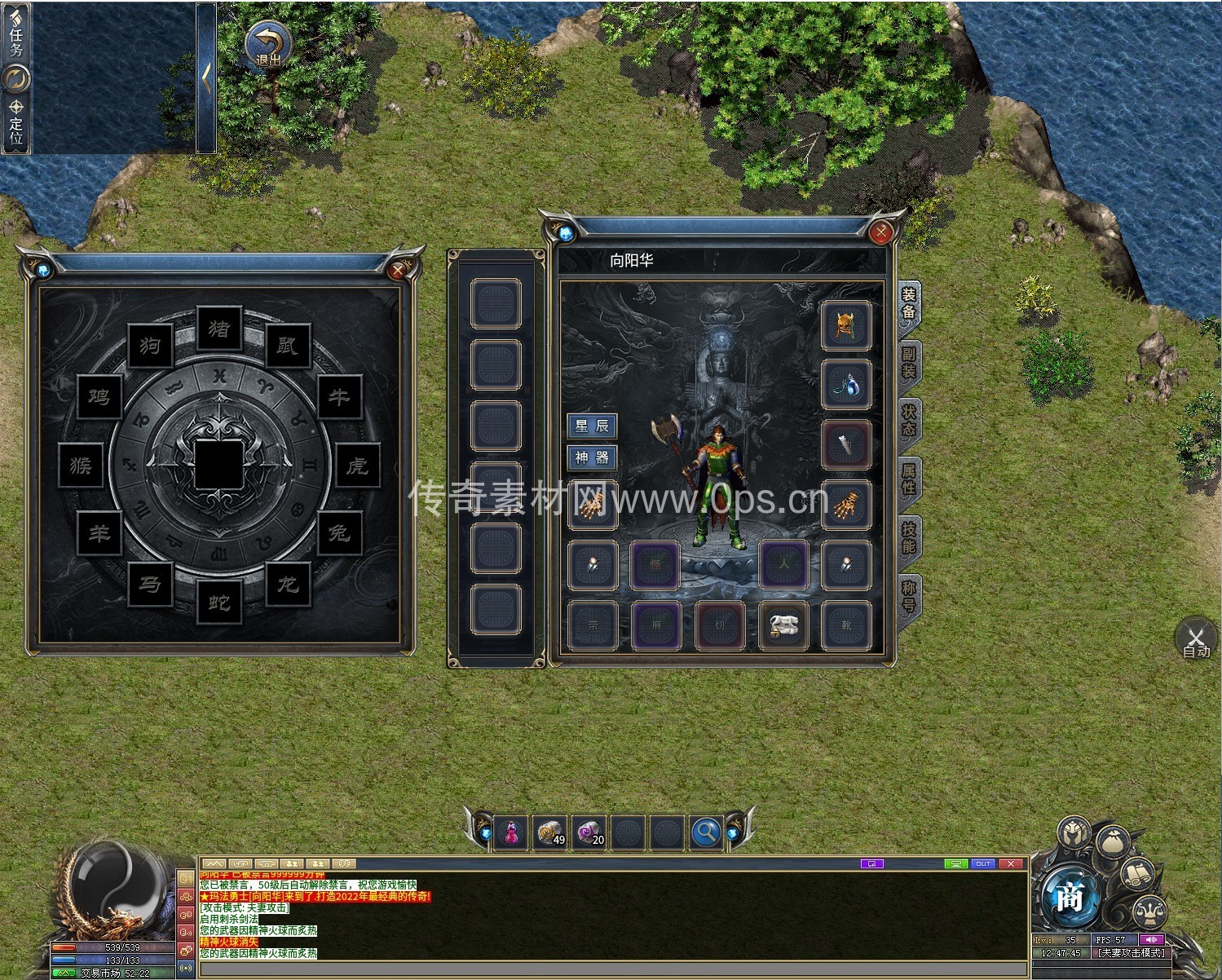
Task: Select the white horse mount slot
Action: click(783, 626)
